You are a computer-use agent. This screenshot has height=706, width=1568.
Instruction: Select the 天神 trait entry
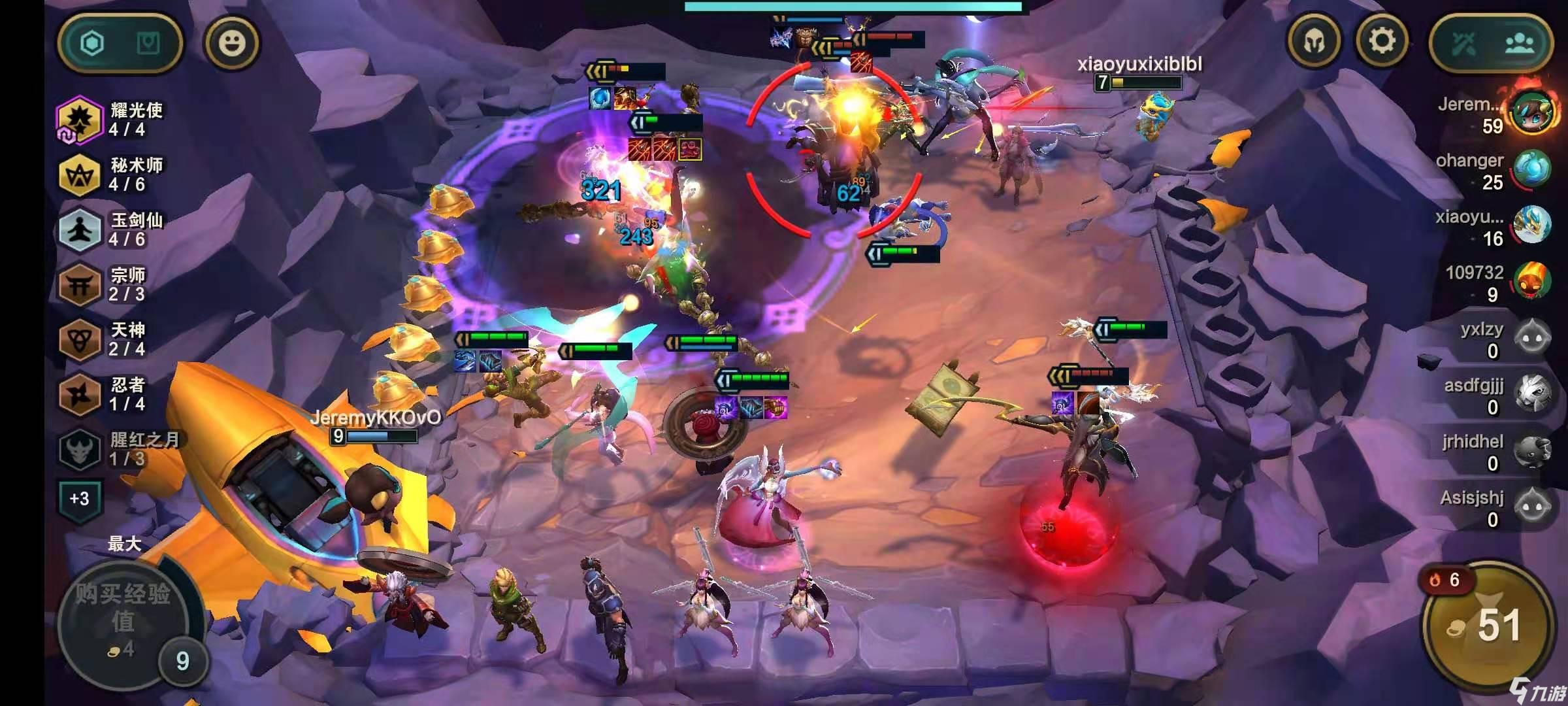(x=105, y=339)
